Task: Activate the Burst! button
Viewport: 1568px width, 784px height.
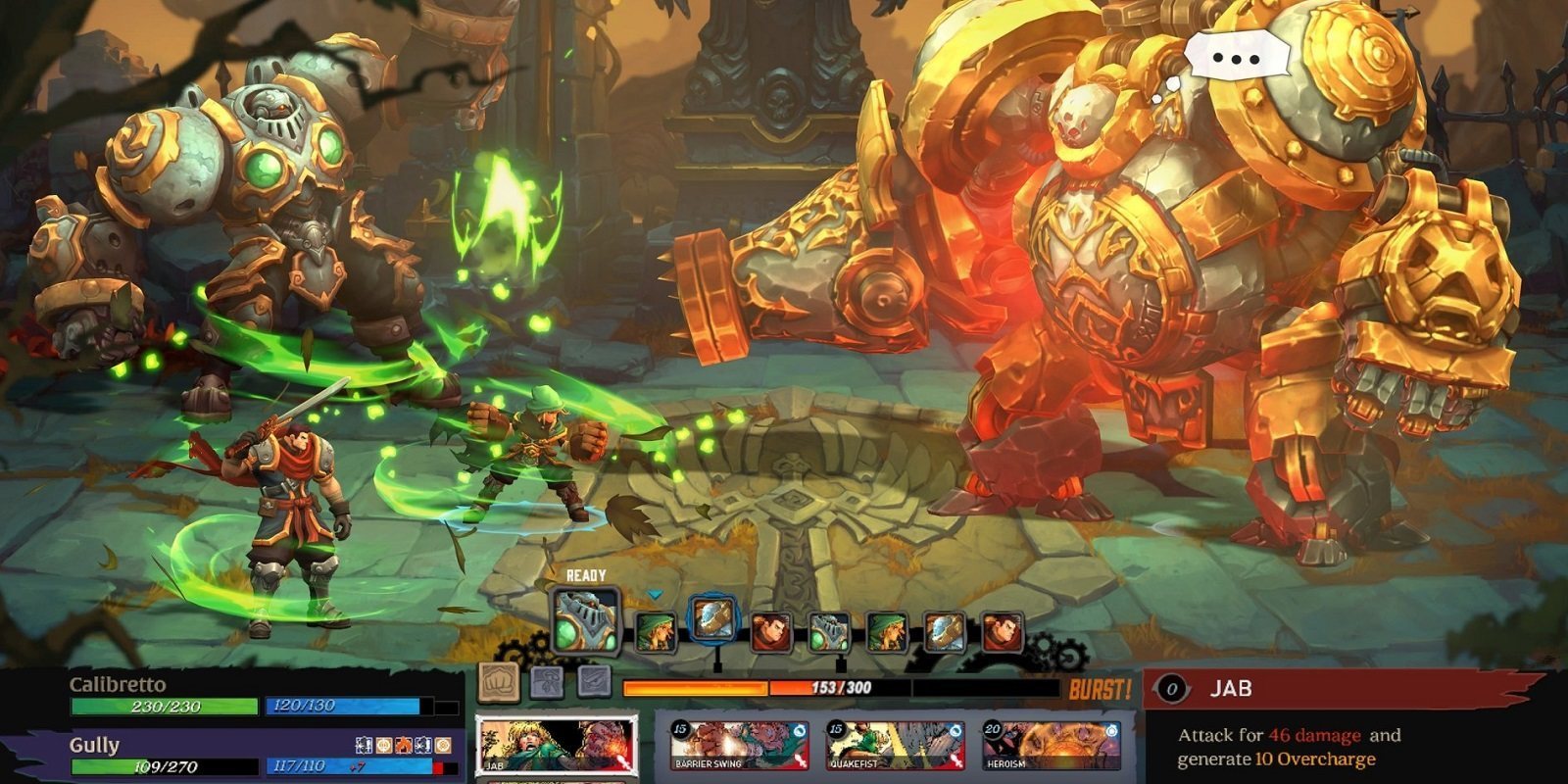Action: pos(1100,689)
